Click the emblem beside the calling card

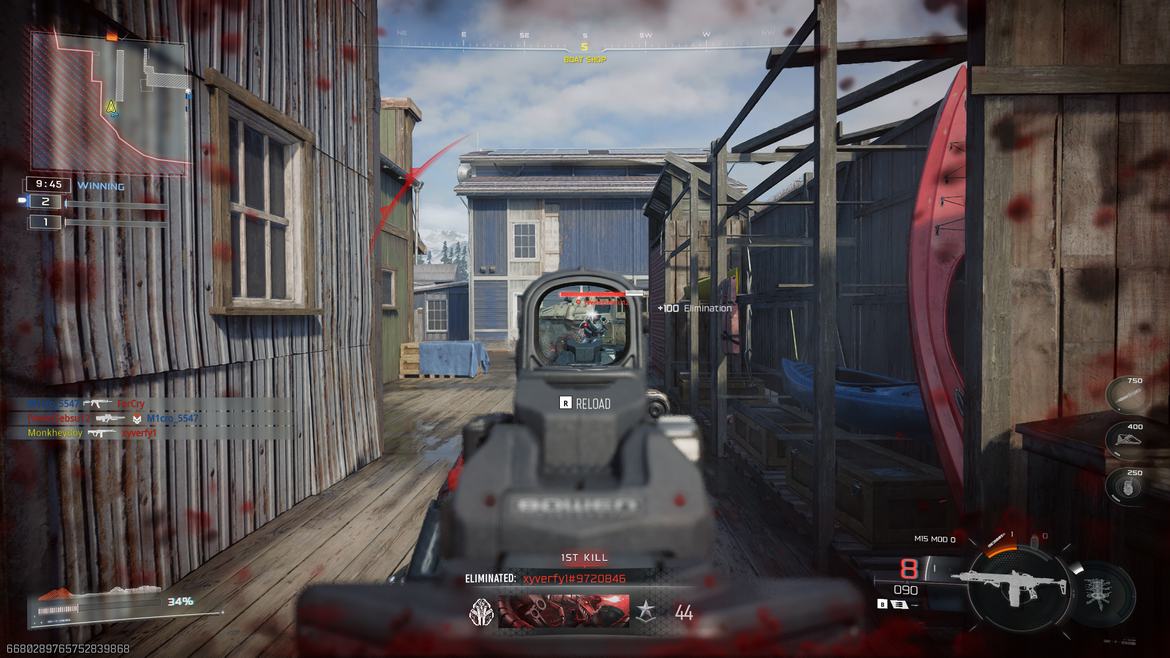[482, 611]
